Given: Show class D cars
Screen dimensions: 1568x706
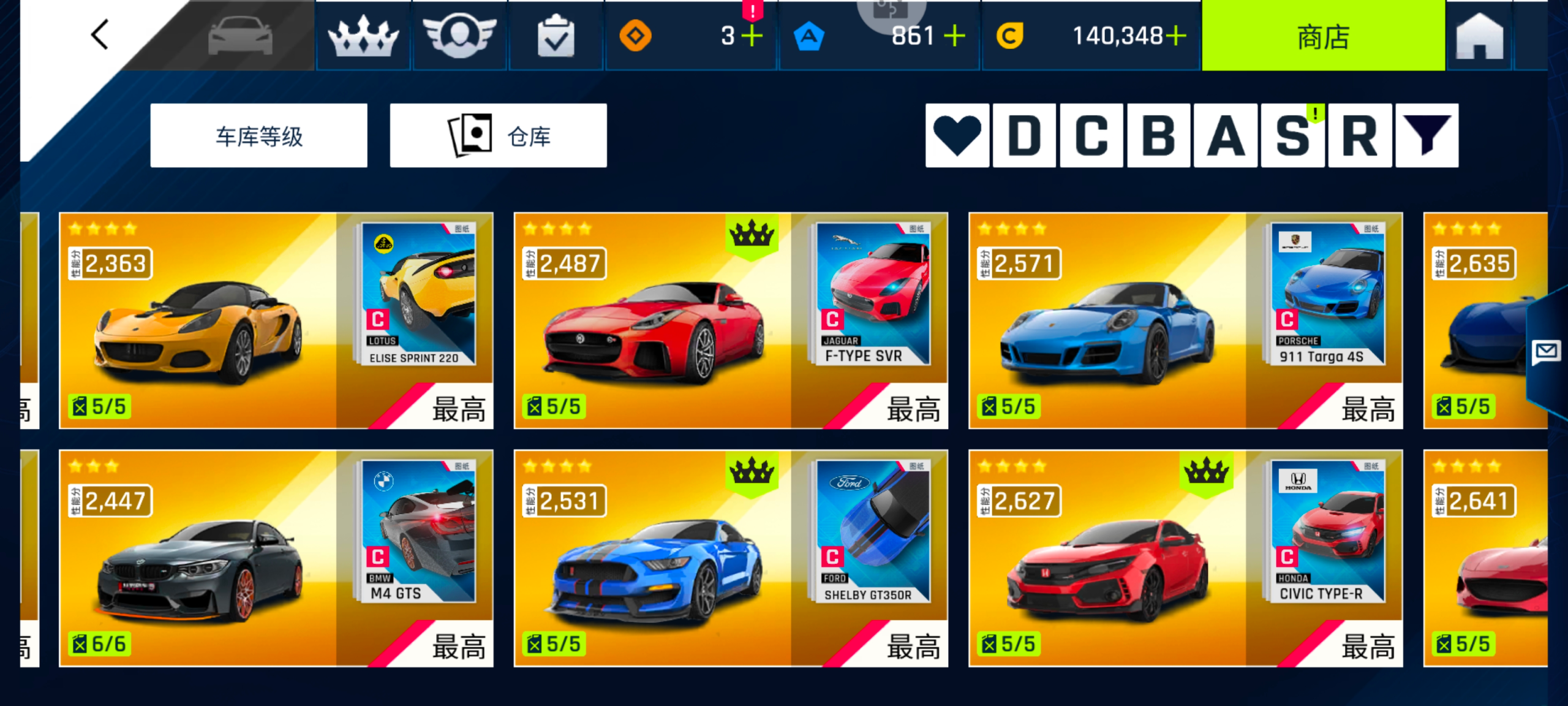Looking at the screenshot, I should [x=1024, y=135].
